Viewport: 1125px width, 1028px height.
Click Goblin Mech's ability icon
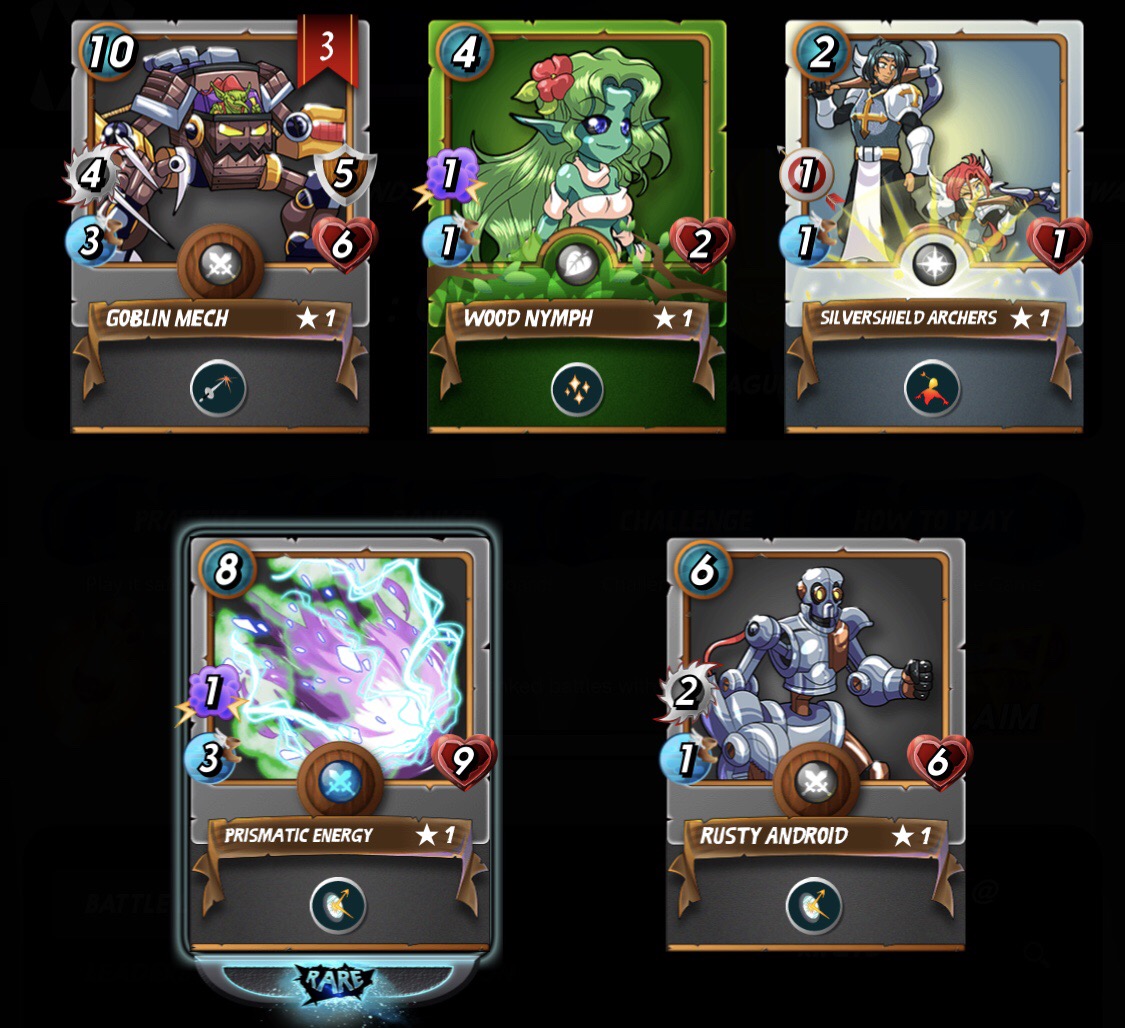pos(219,388)
